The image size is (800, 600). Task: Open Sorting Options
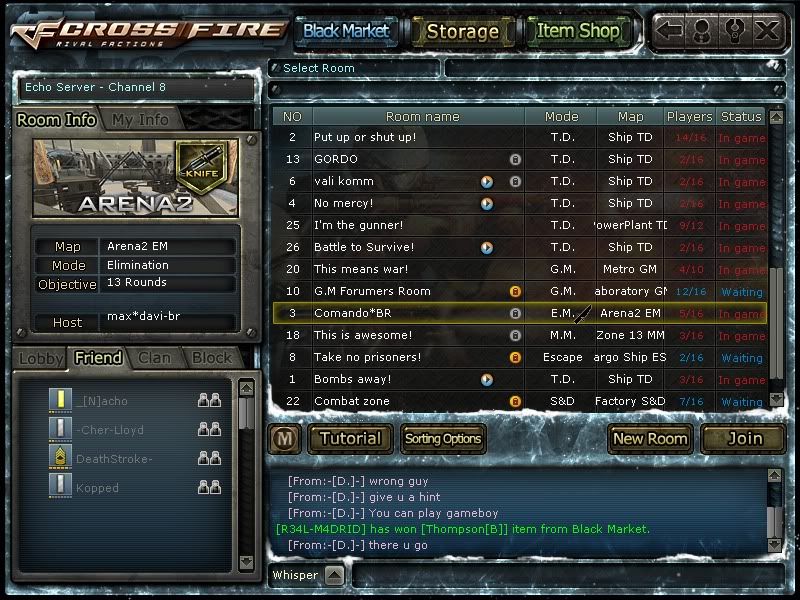[443, 438]
